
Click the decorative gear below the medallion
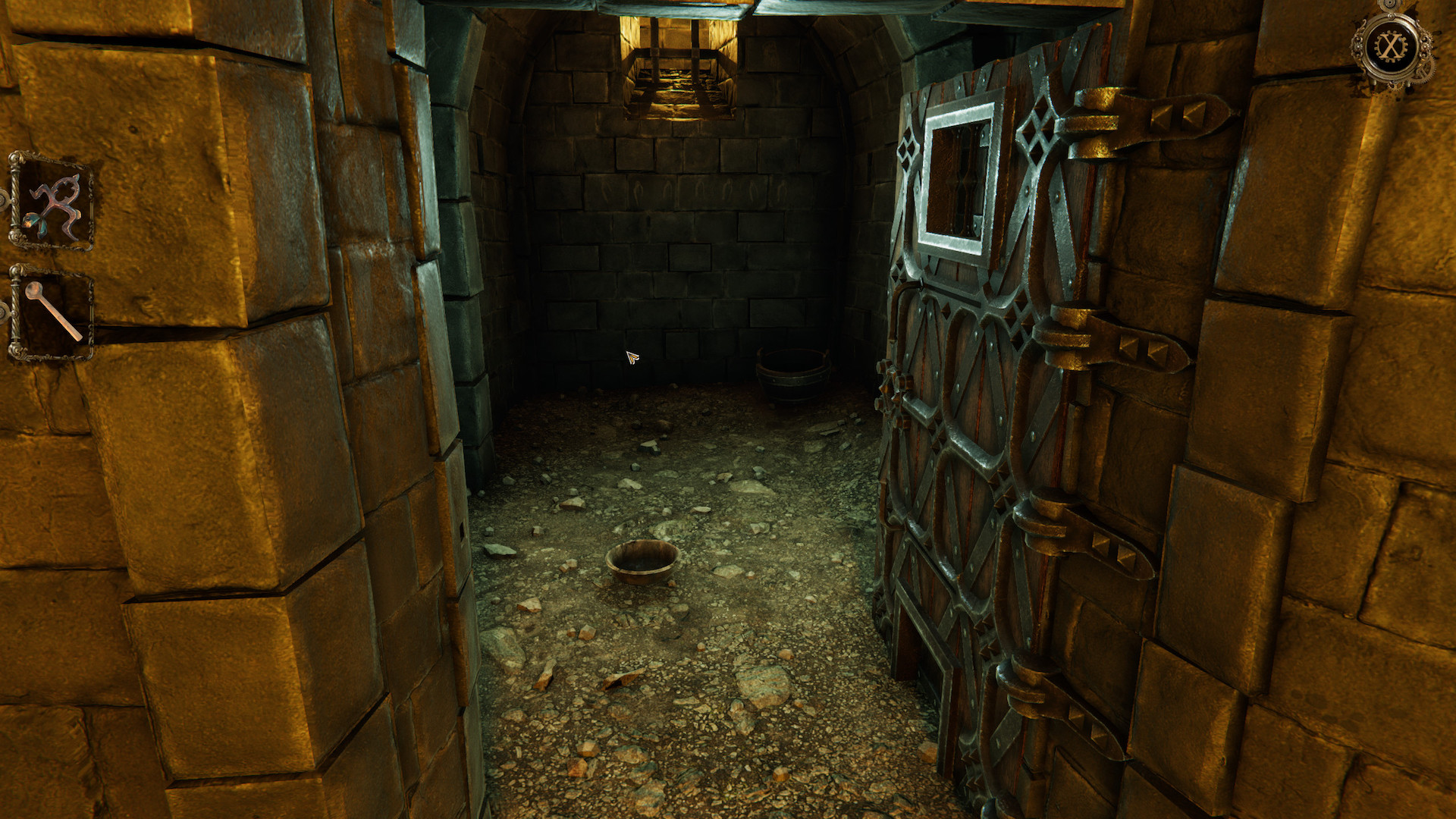1395,86
